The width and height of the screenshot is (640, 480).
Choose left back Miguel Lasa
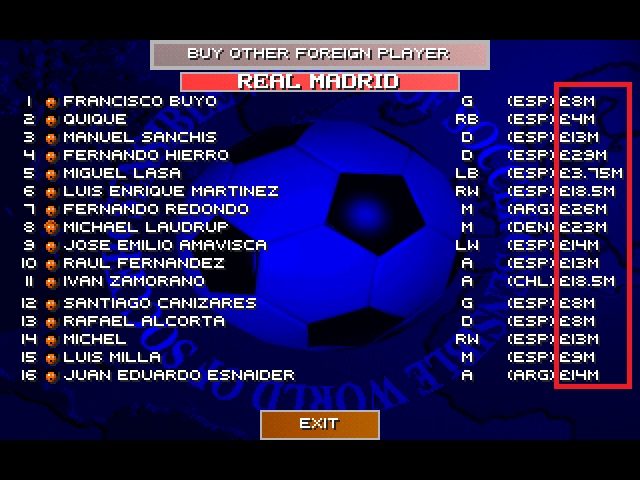click(122, 173)
